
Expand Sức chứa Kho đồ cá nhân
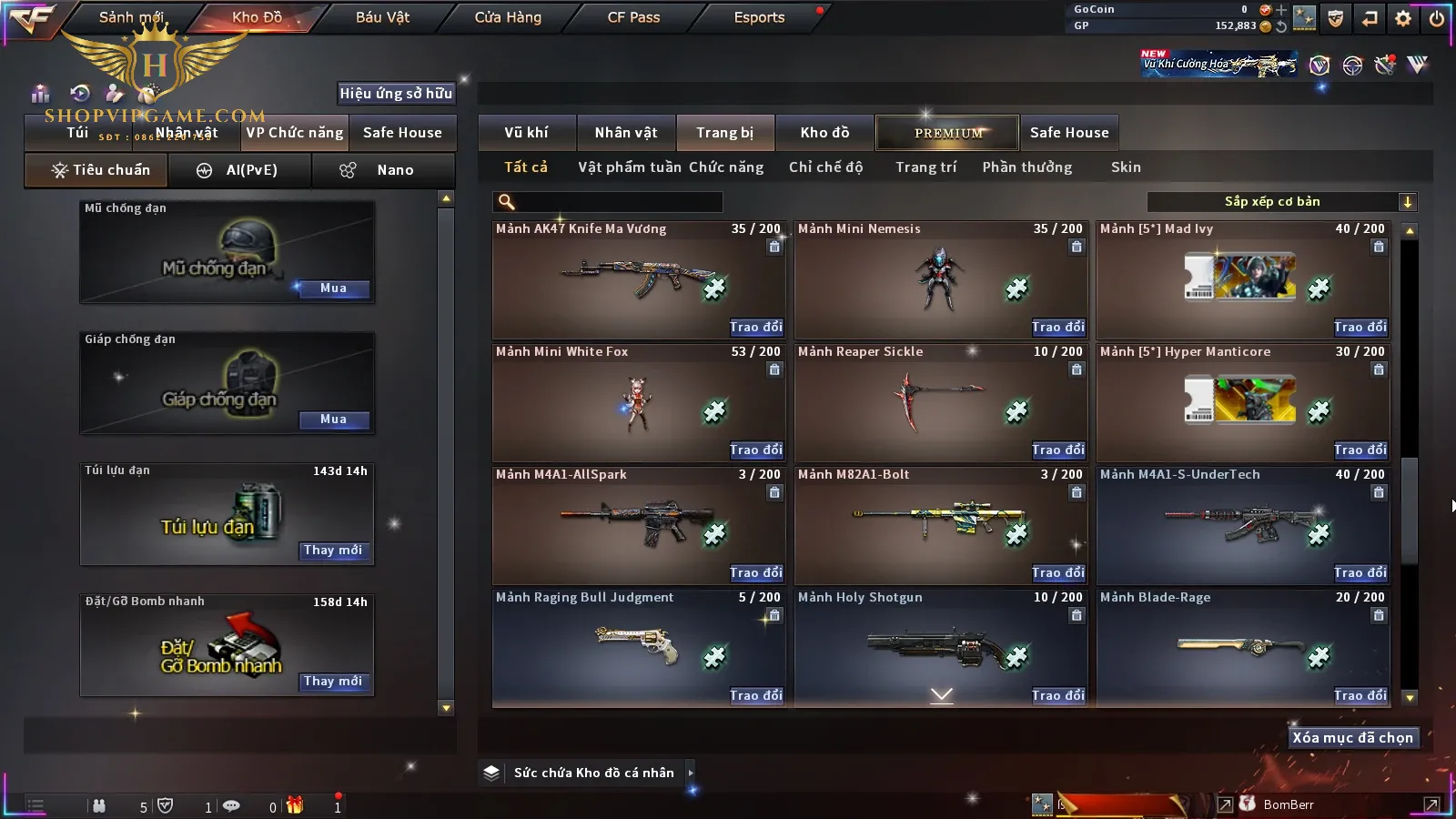tap(691, 773)
